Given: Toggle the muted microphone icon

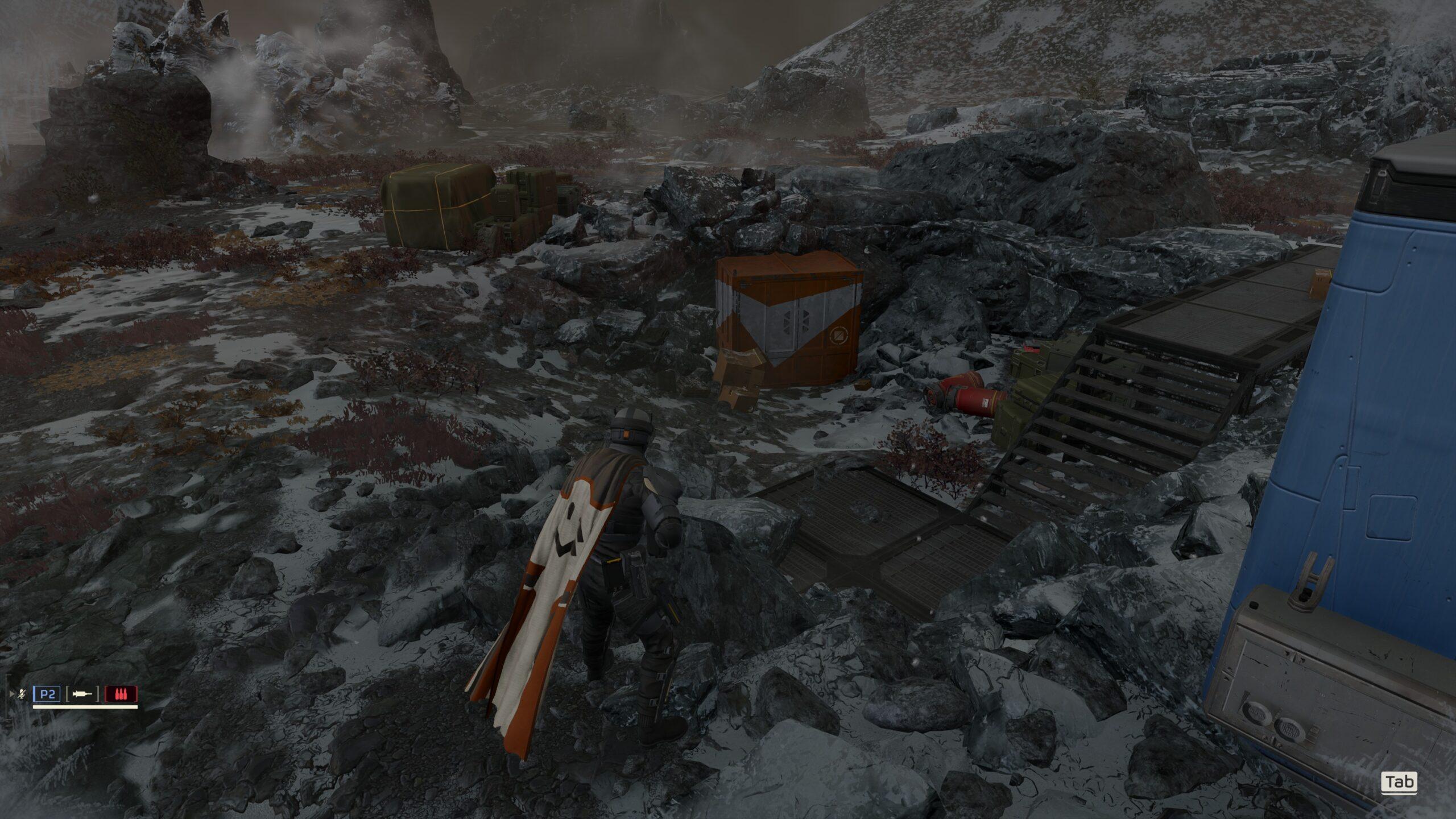Looking at the screenshot, I should [22, 694].
